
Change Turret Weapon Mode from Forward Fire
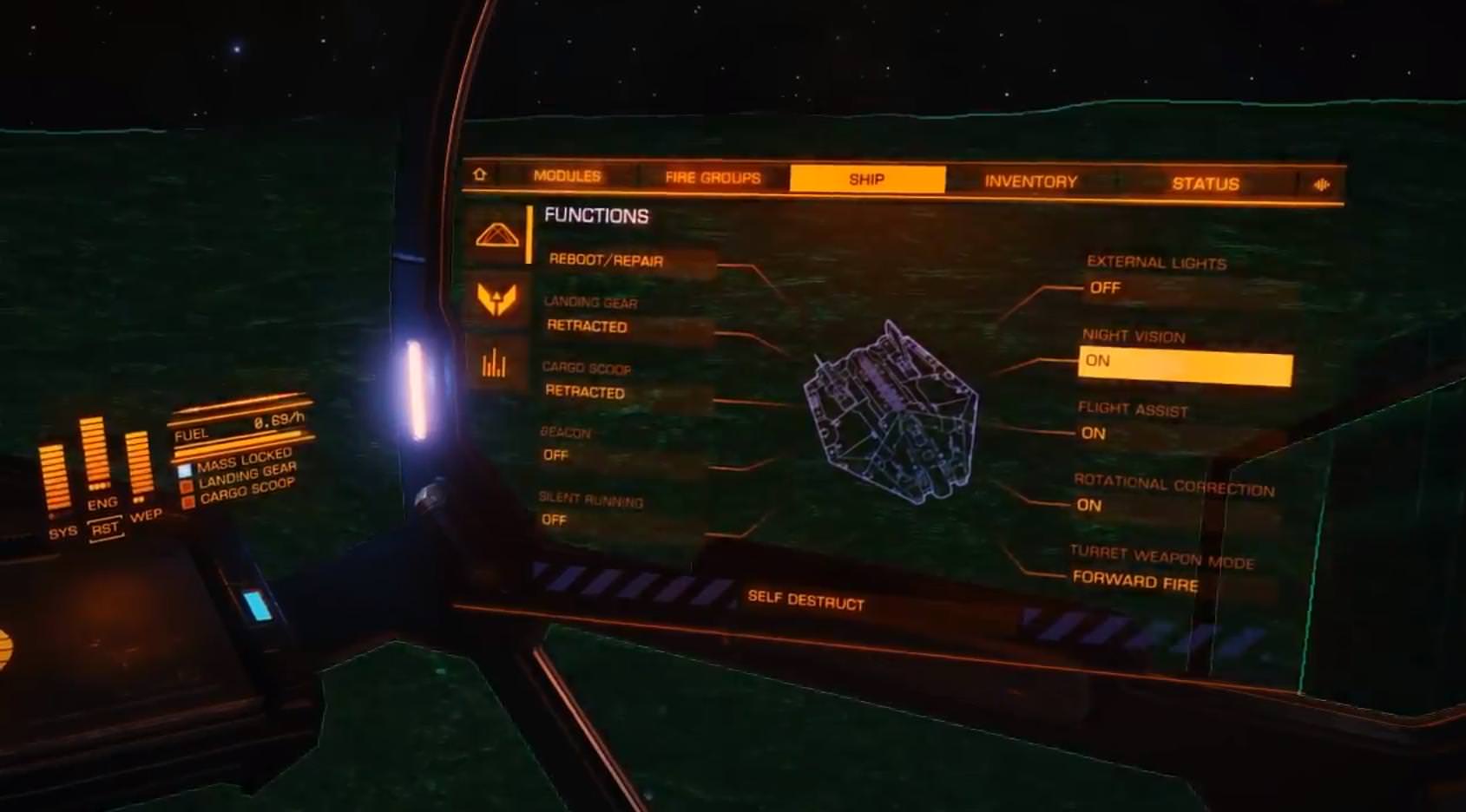coord(1134,580)
